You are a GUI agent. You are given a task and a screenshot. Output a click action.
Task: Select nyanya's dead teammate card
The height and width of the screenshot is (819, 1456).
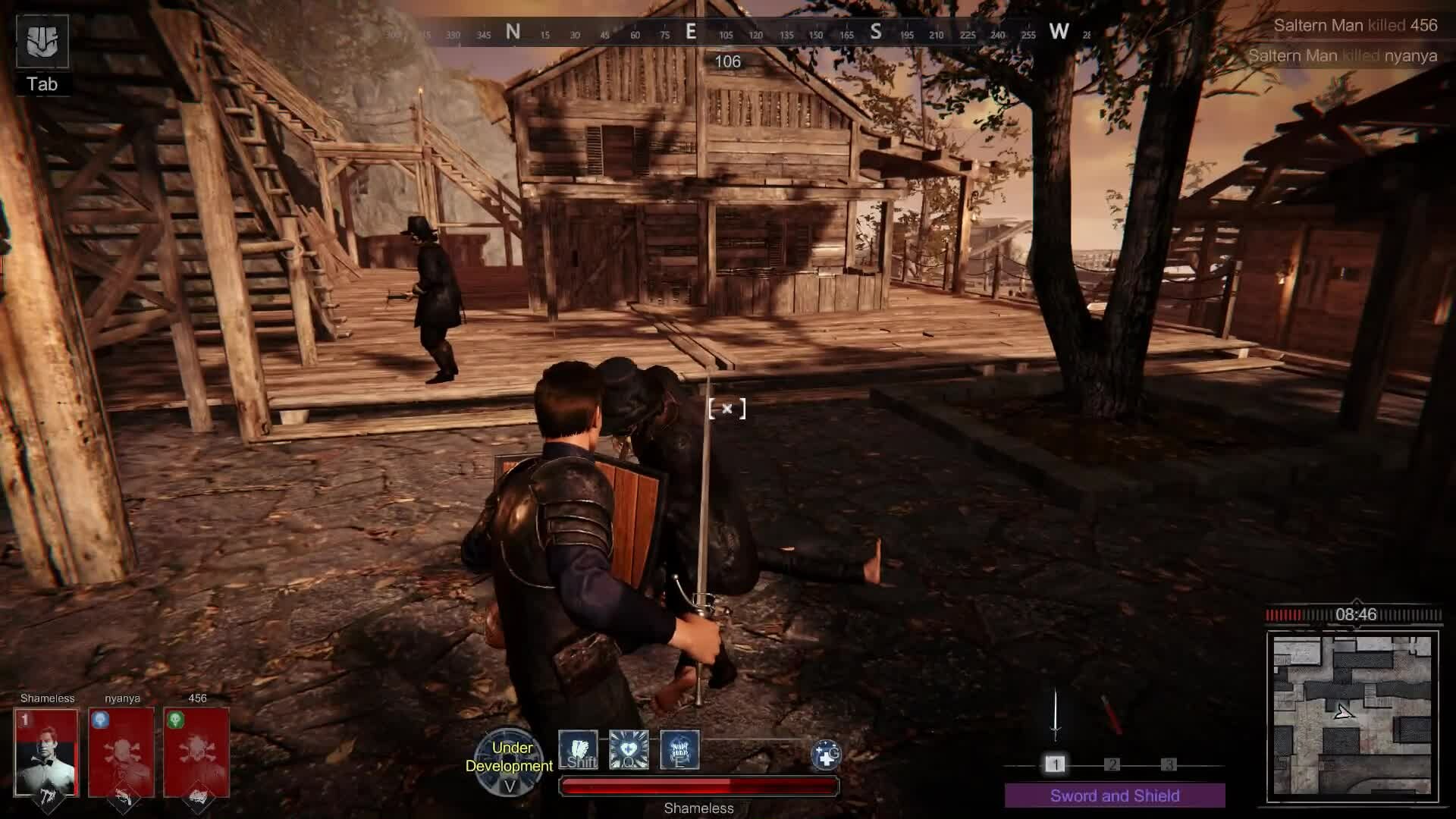point(121,752)
